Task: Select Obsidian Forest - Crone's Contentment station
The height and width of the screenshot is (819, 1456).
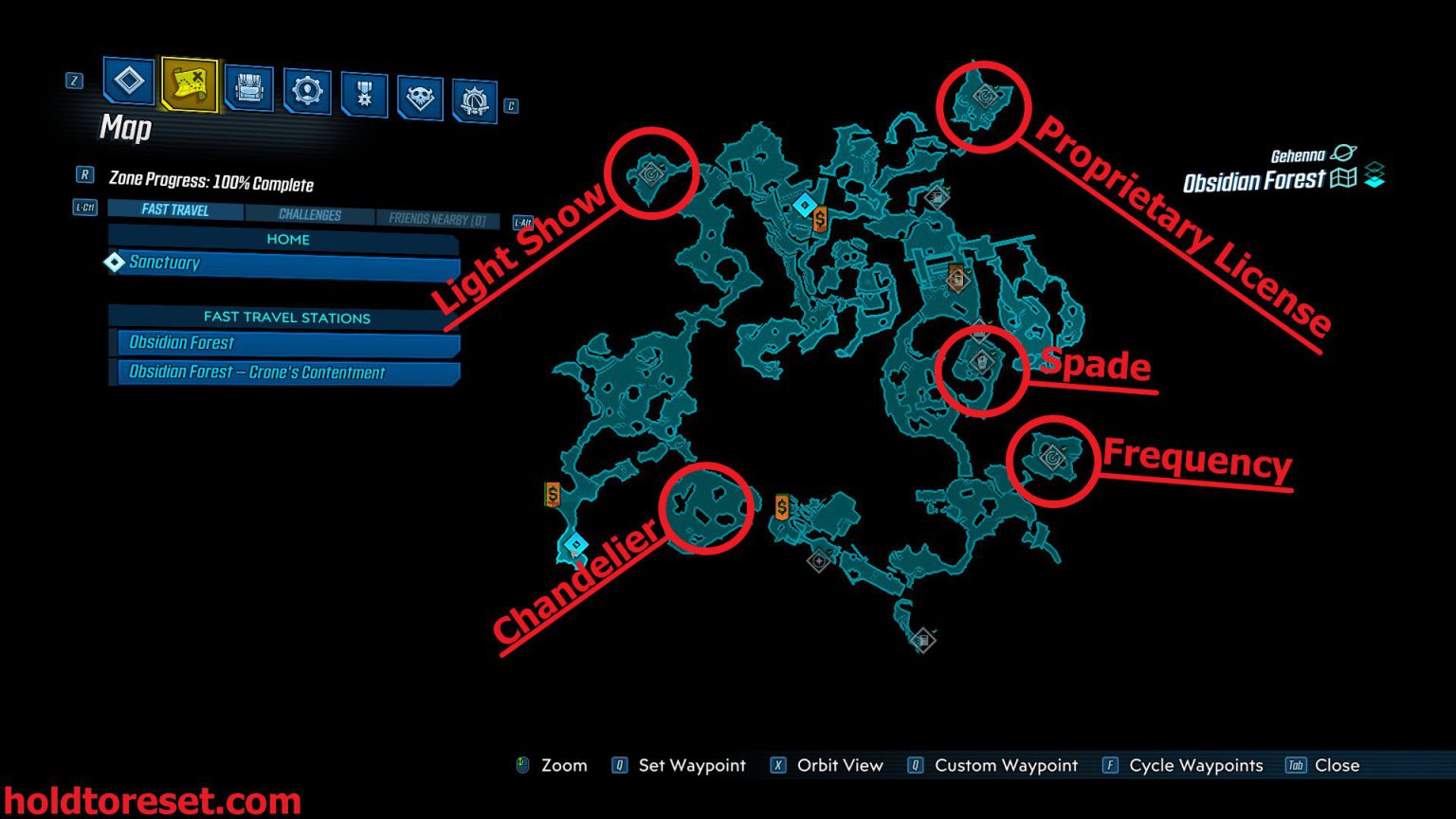Action: coord(256,373)
